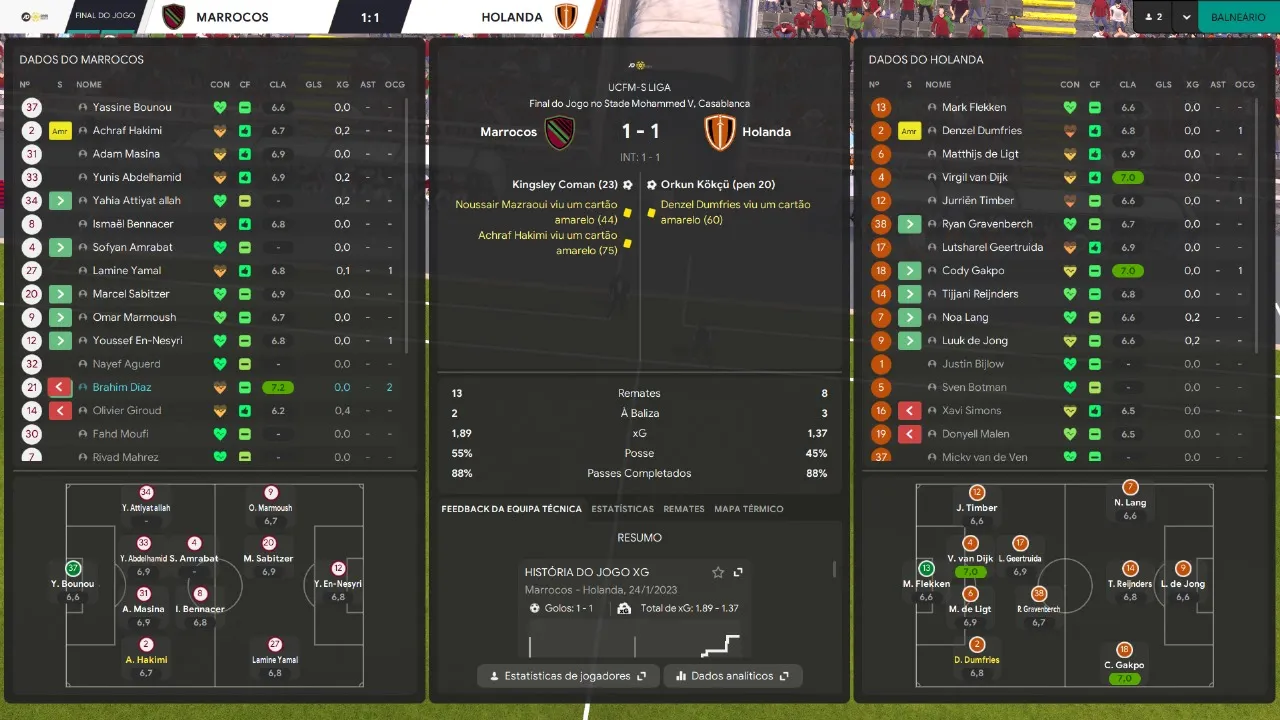1280x720 pixels.
Task: Click the Marrocos team name header
Action: (232, 17)
